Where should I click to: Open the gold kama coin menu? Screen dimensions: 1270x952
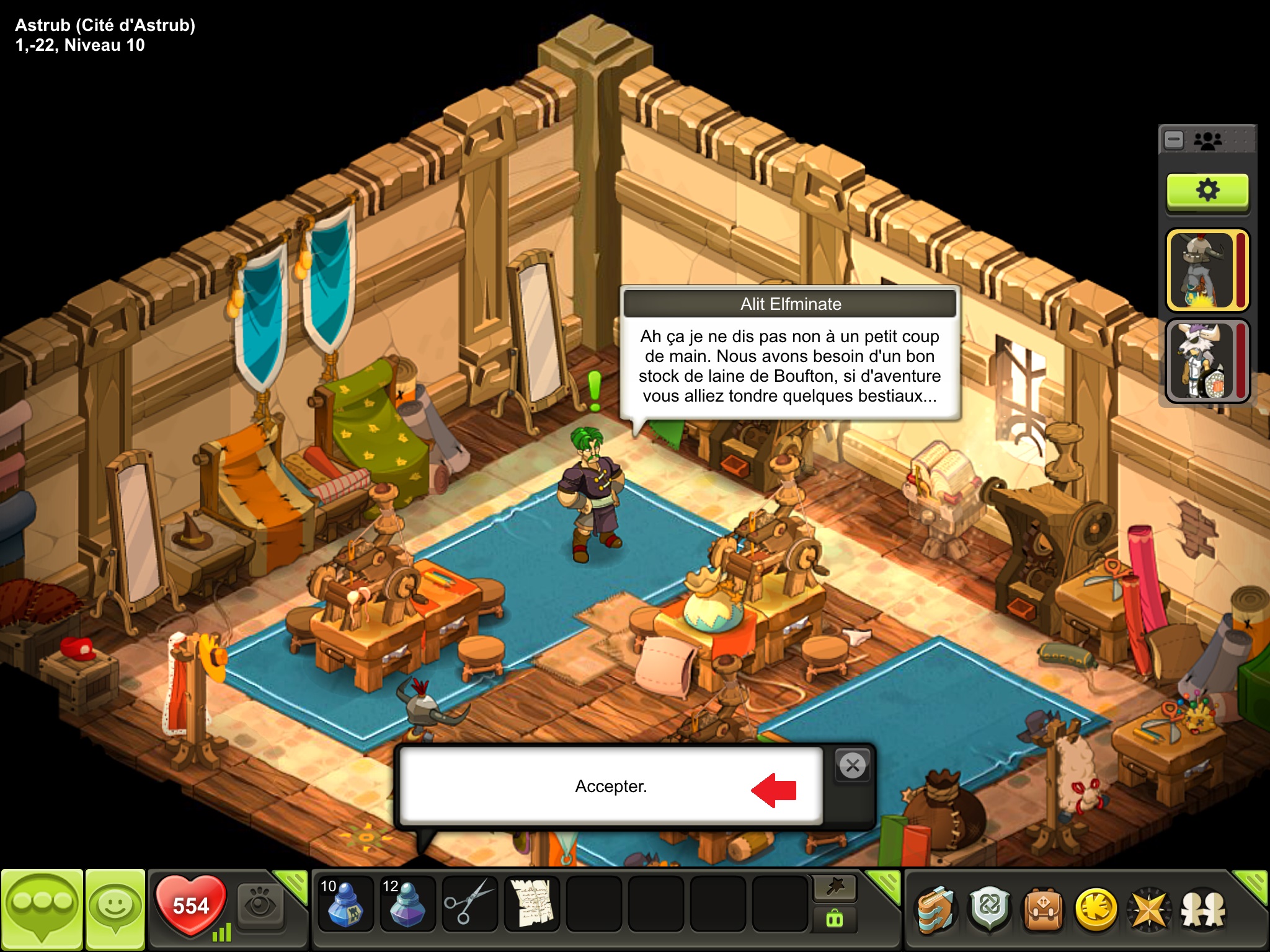point(1096,909)
